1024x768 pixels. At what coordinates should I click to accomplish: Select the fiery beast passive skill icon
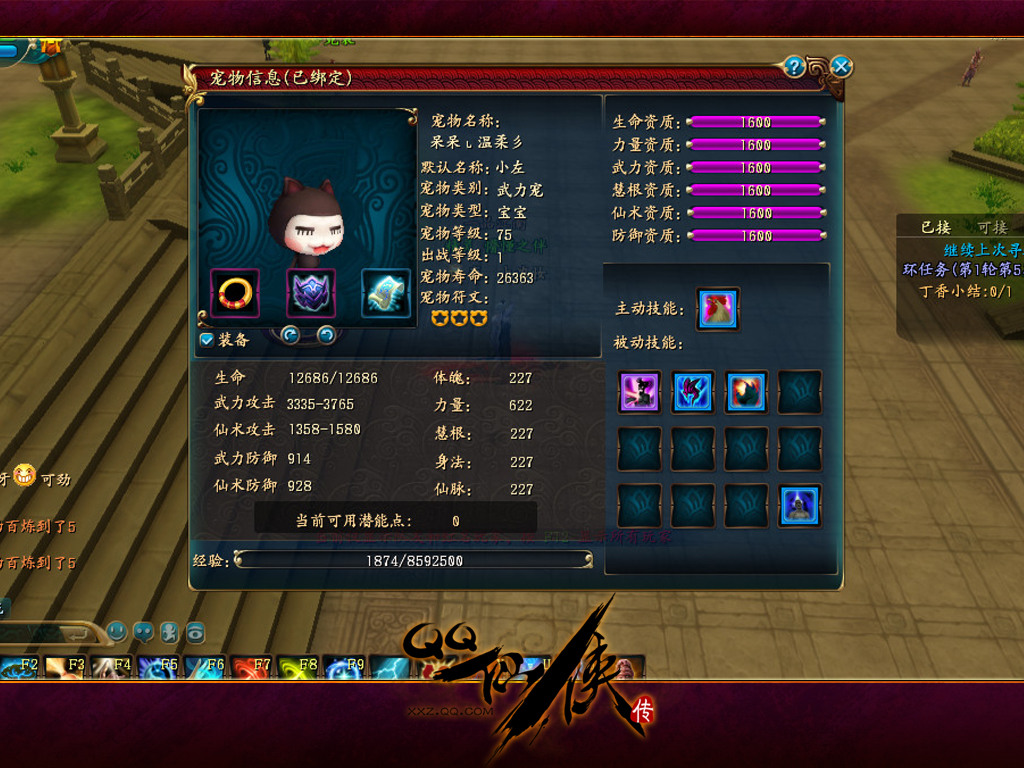coord(746,392)
